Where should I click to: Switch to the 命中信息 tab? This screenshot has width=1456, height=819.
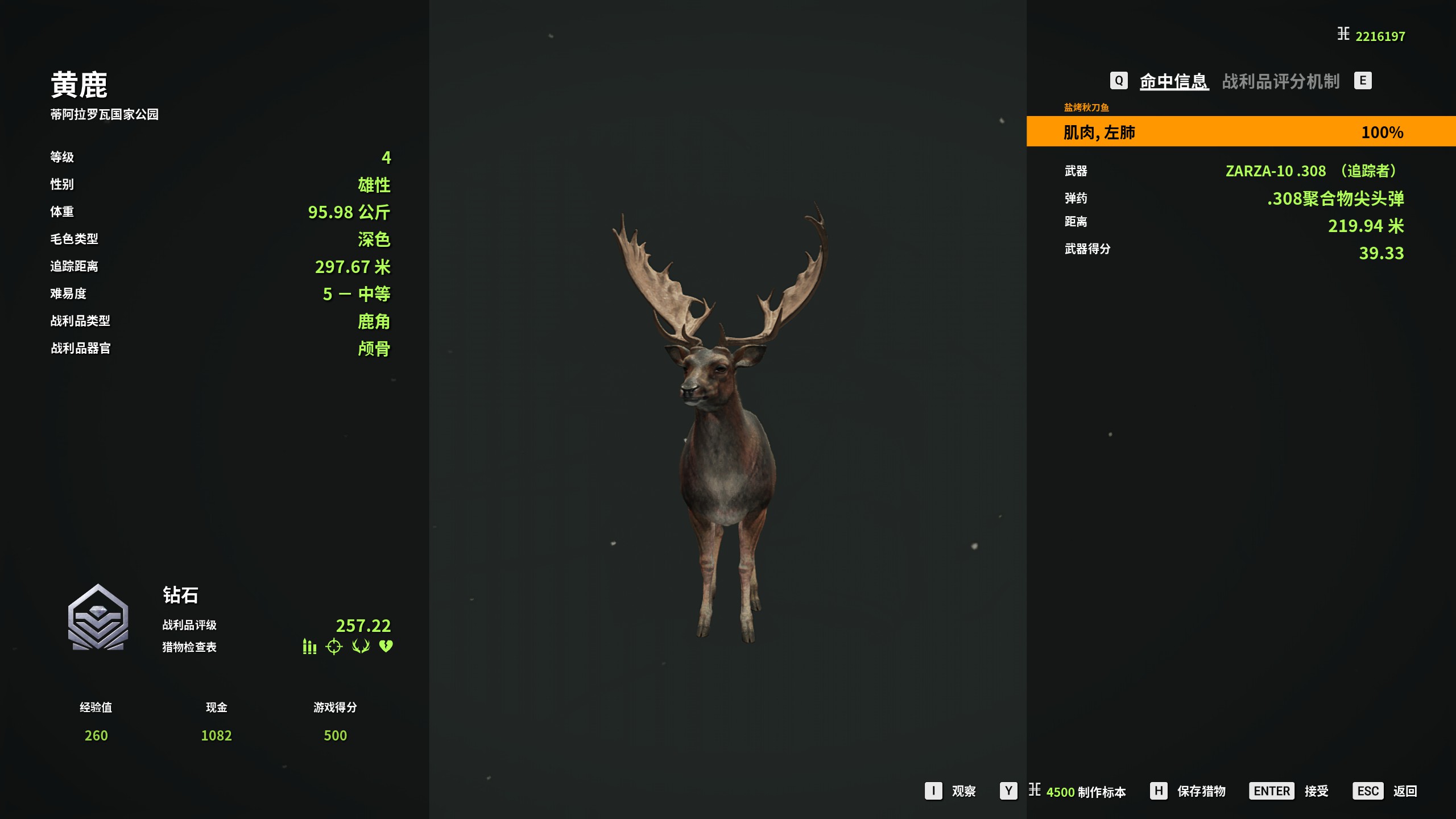1173,81
